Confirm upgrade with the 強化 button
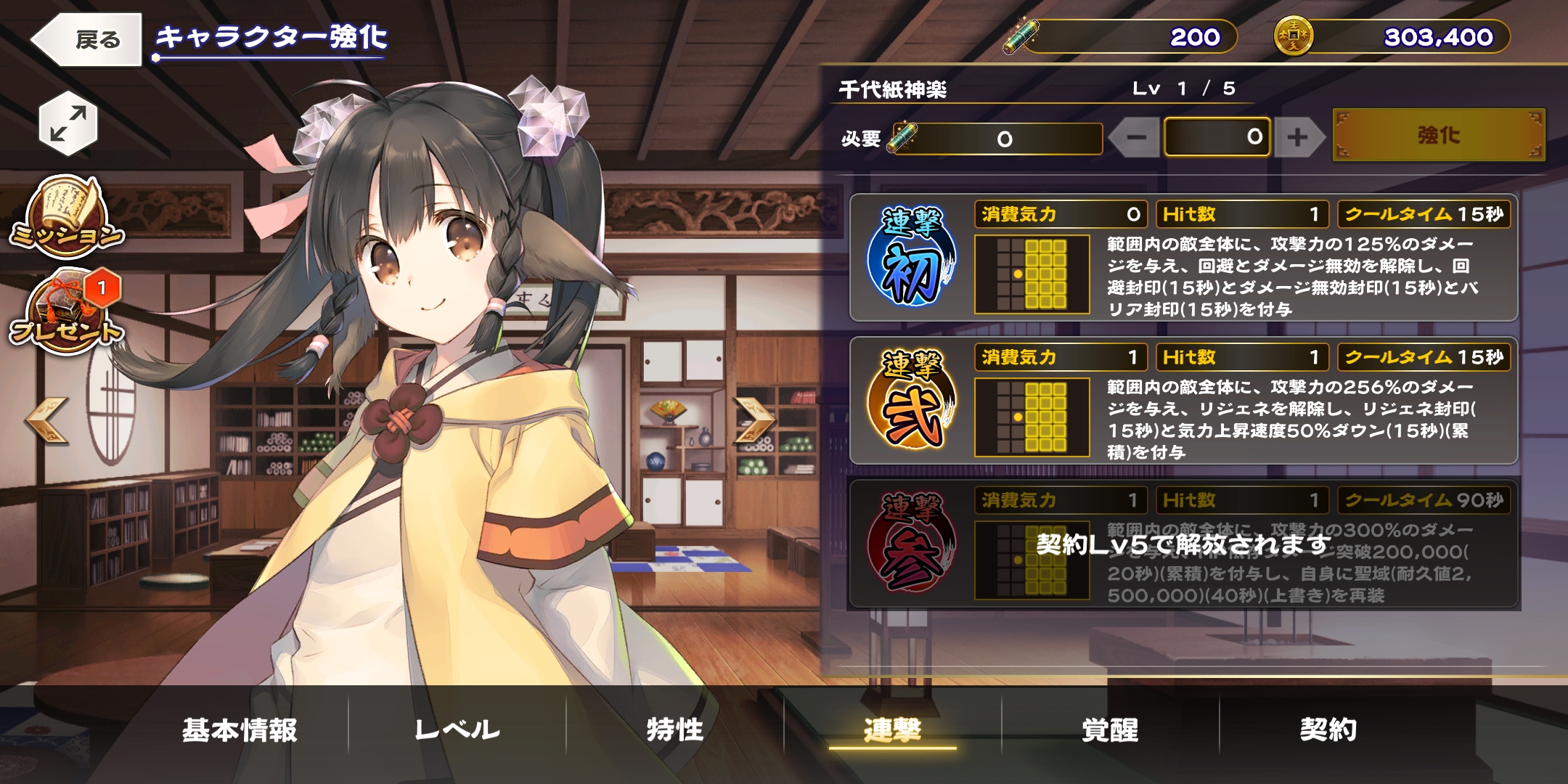The width and height of the screenshot is (1568, 784). coord(1439,135)
